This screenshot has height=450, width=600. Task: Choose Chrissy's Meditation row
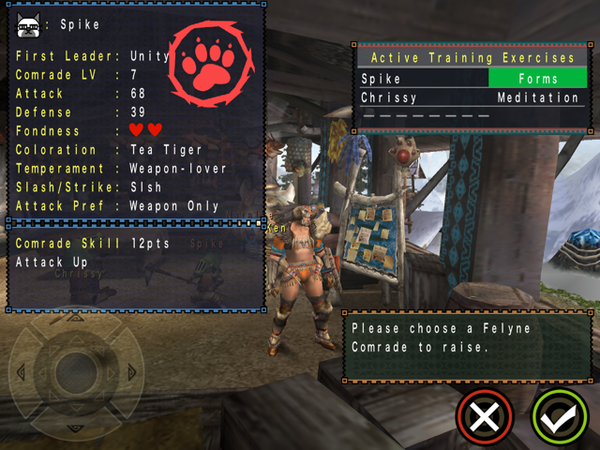coord(470,98)
